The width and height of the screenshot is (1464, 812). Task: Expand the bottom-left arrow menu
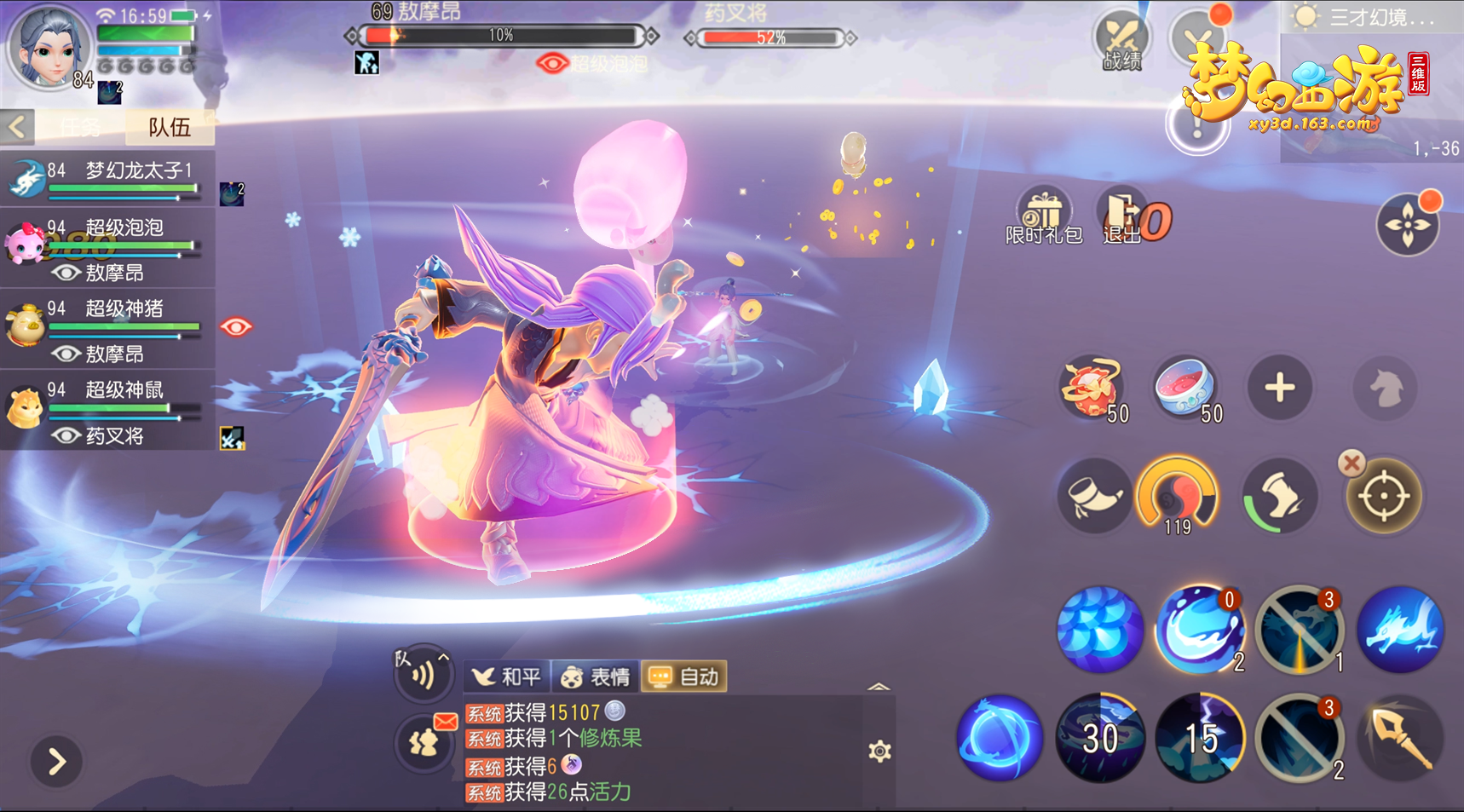(56, 761)
